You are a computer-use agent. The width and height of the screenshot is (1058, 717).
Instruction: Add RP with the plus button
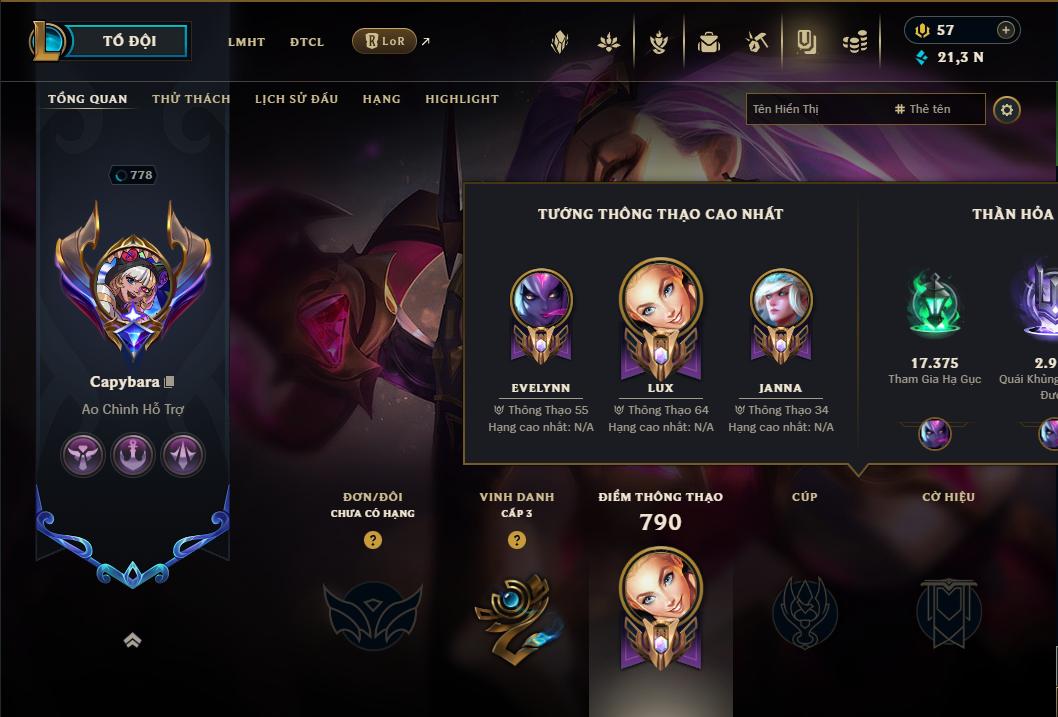(x=1006, y=30)
